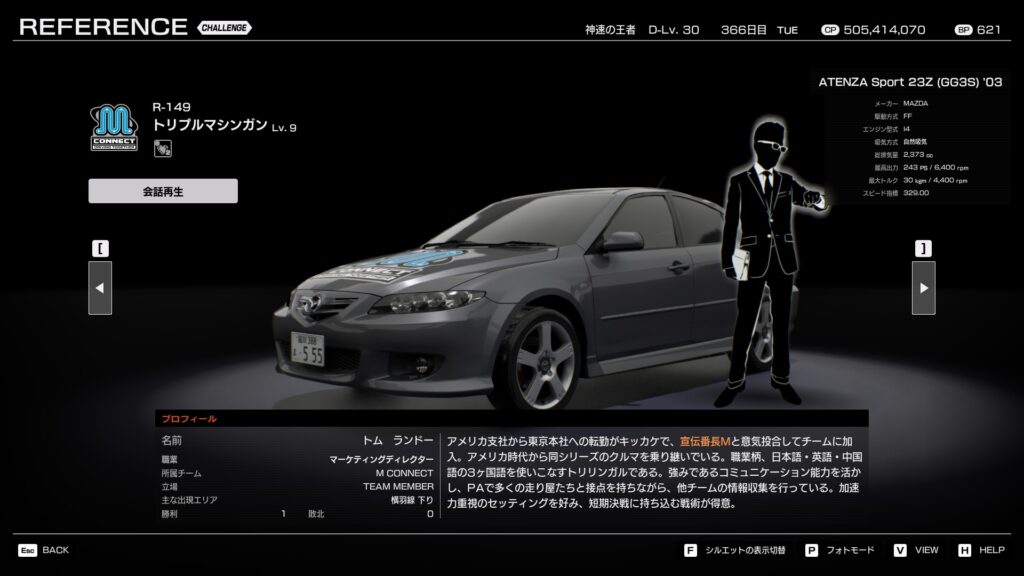Advance to the next rival with right arrow
Viewport: 1024px width, 576px height.
pos(923,288)
